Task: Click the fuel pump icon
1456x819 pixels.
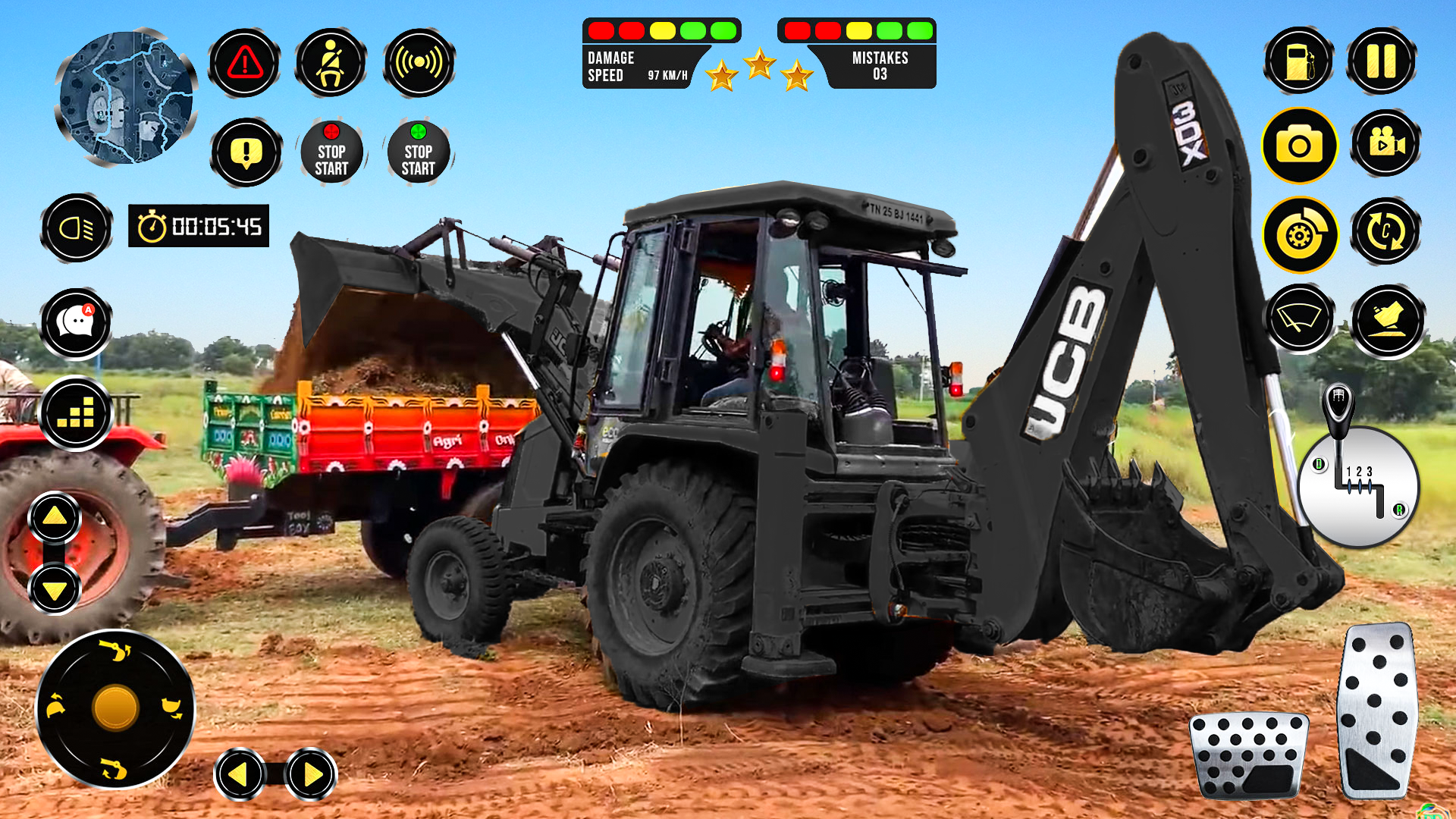Action: (1299, 61)
